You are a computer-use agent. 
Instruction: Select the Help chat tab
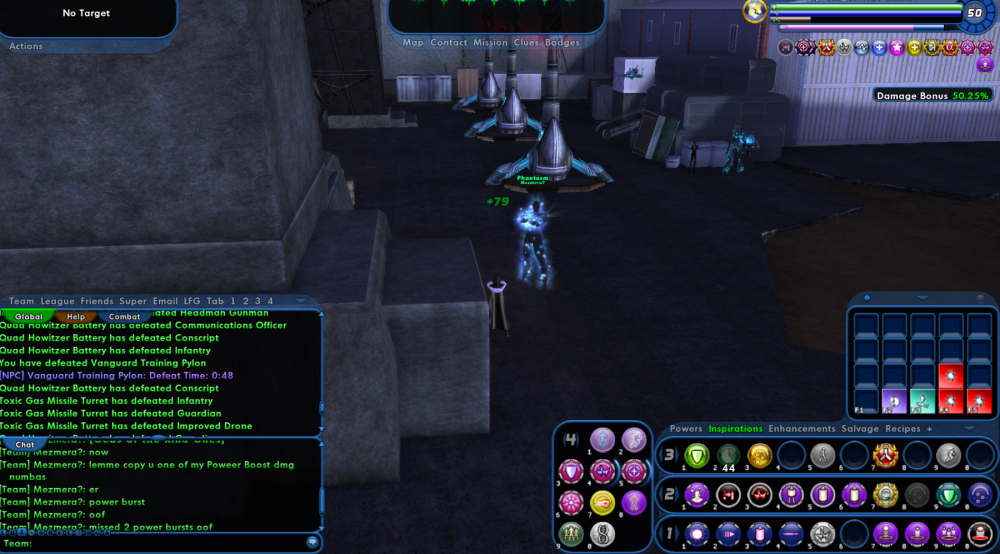[x=76, y=317]
